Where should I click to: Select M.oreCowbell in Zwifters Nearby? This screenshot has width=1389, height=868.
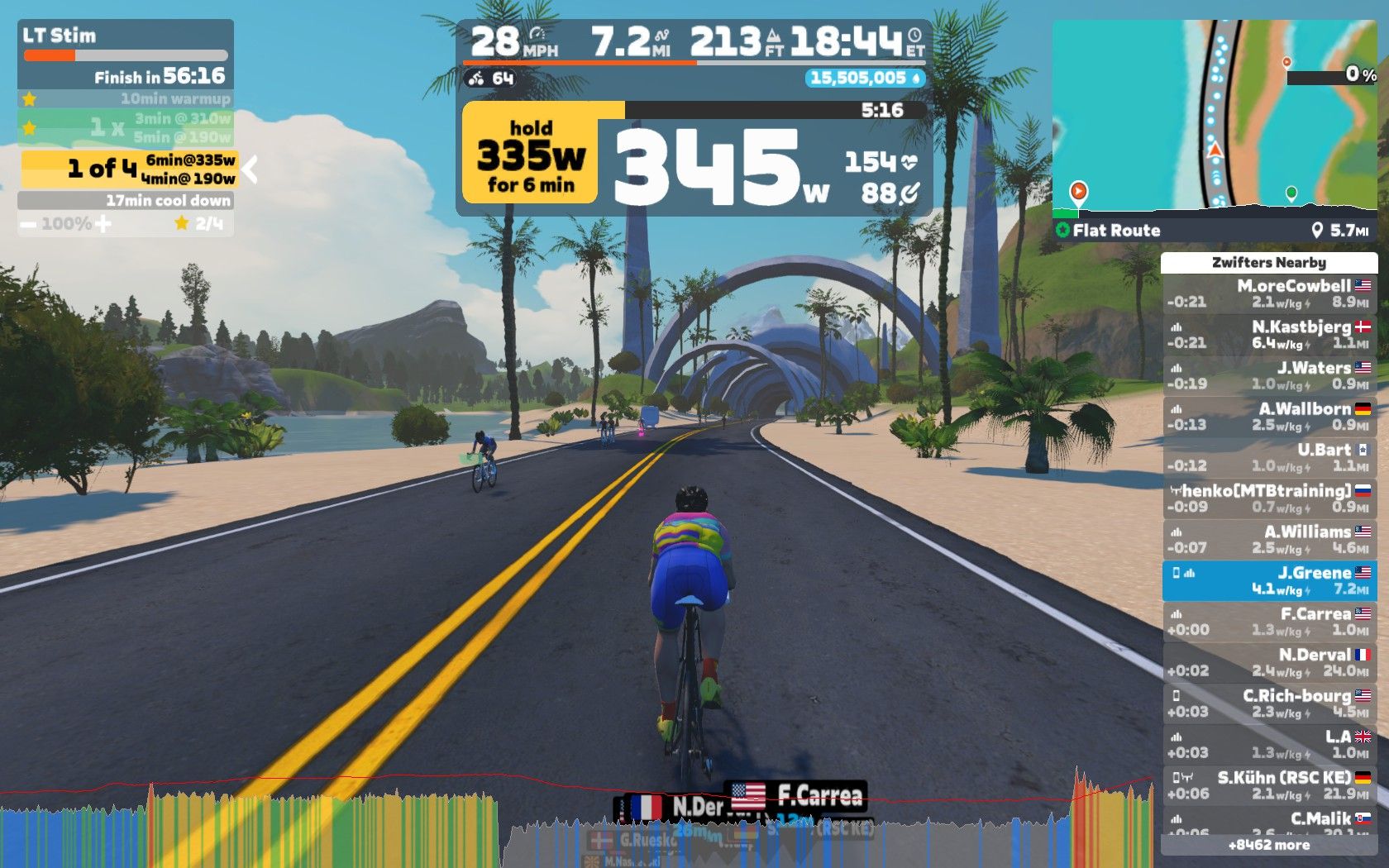[1269, 293]
